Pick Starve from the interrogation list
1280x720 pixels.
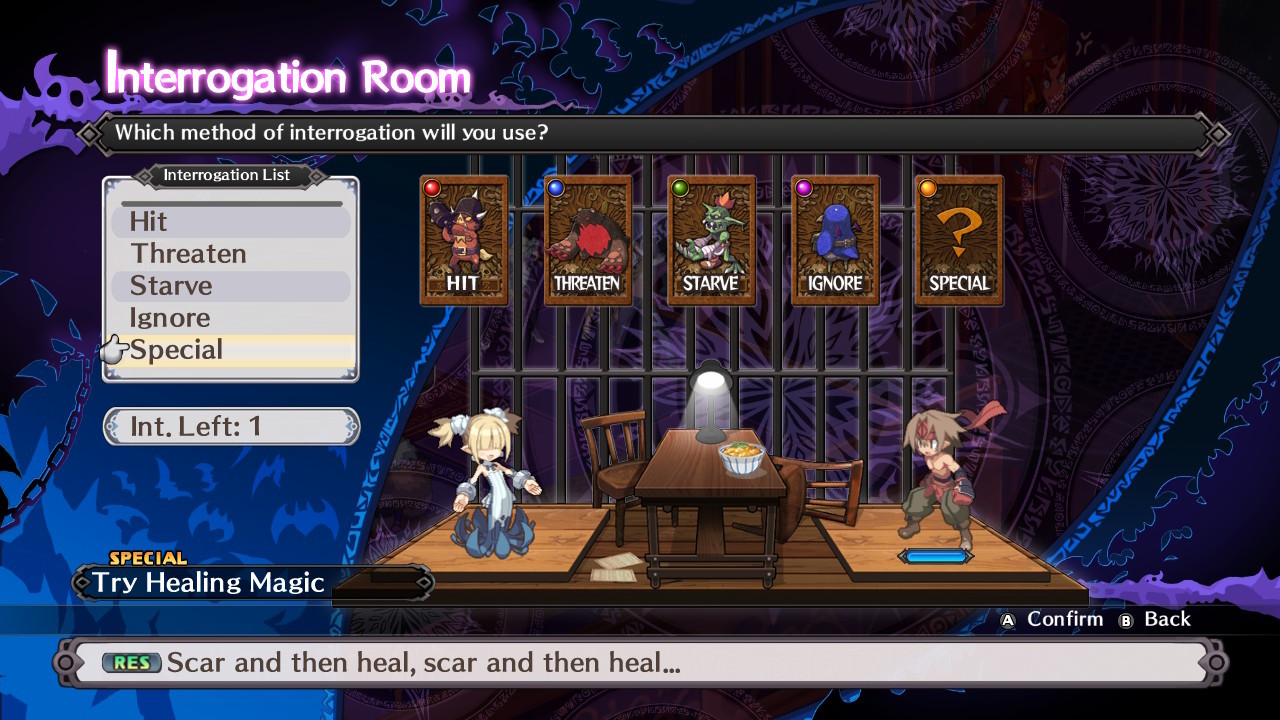(230, 286)
